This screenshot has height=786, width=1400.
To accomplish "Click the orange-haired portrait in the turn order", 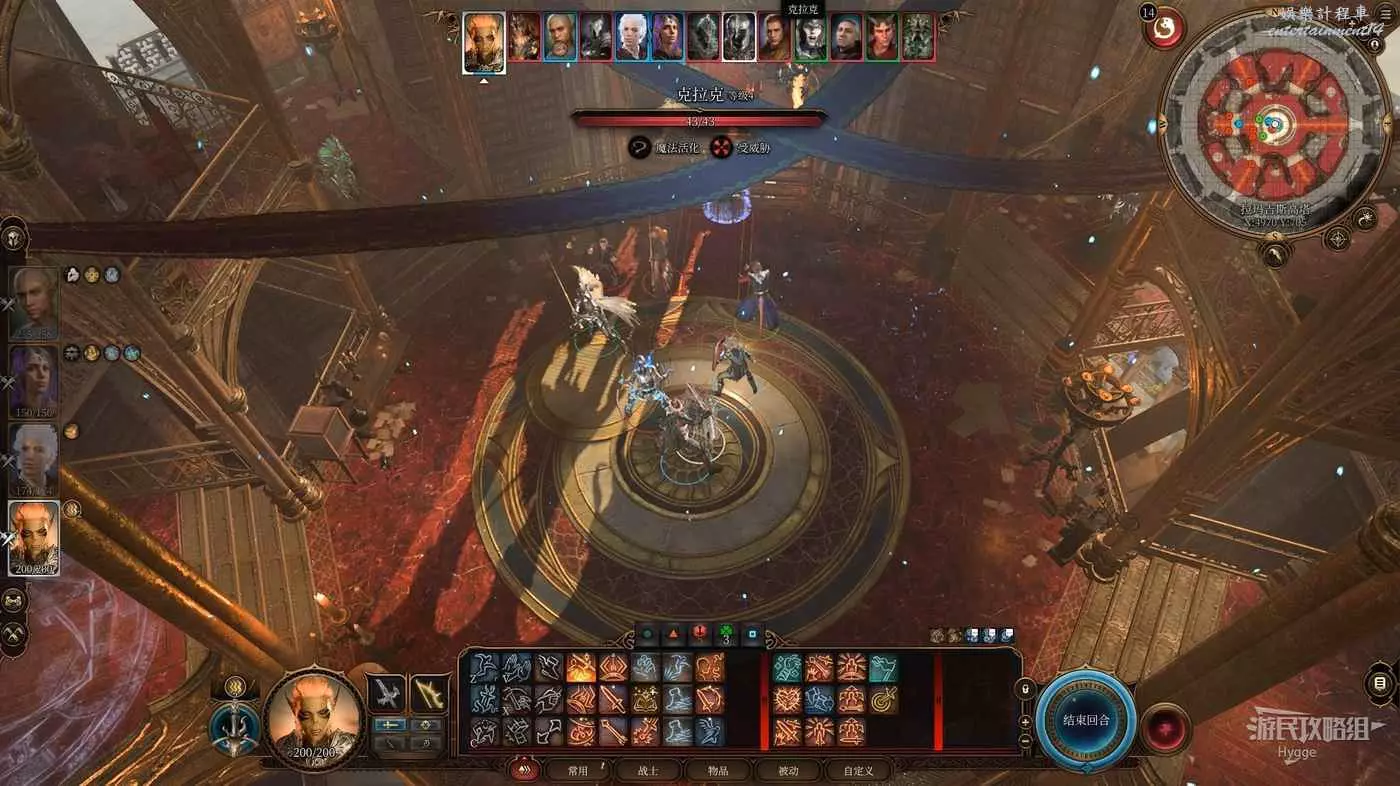I will tap(484, 41).
